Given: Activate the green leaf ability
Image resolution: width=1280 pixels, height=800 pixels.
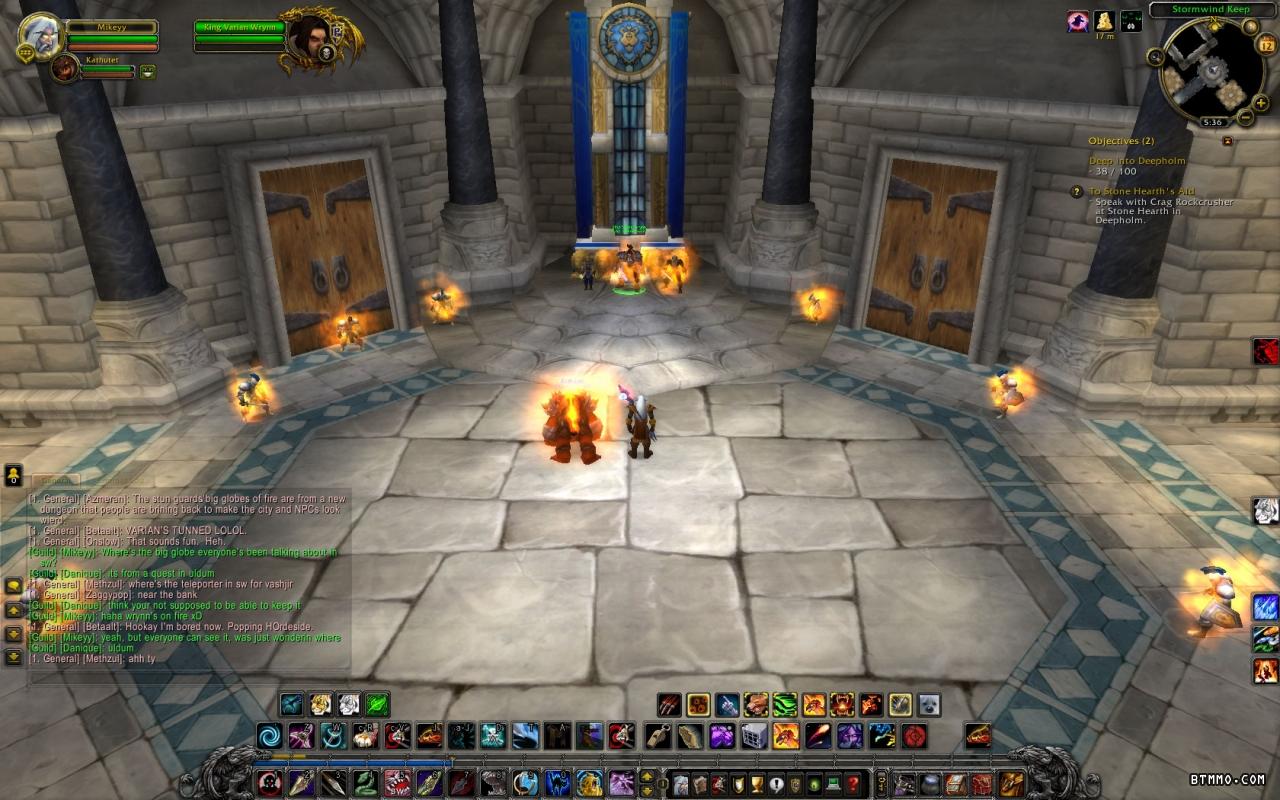Looking at the screenshot, I should 377,704.
